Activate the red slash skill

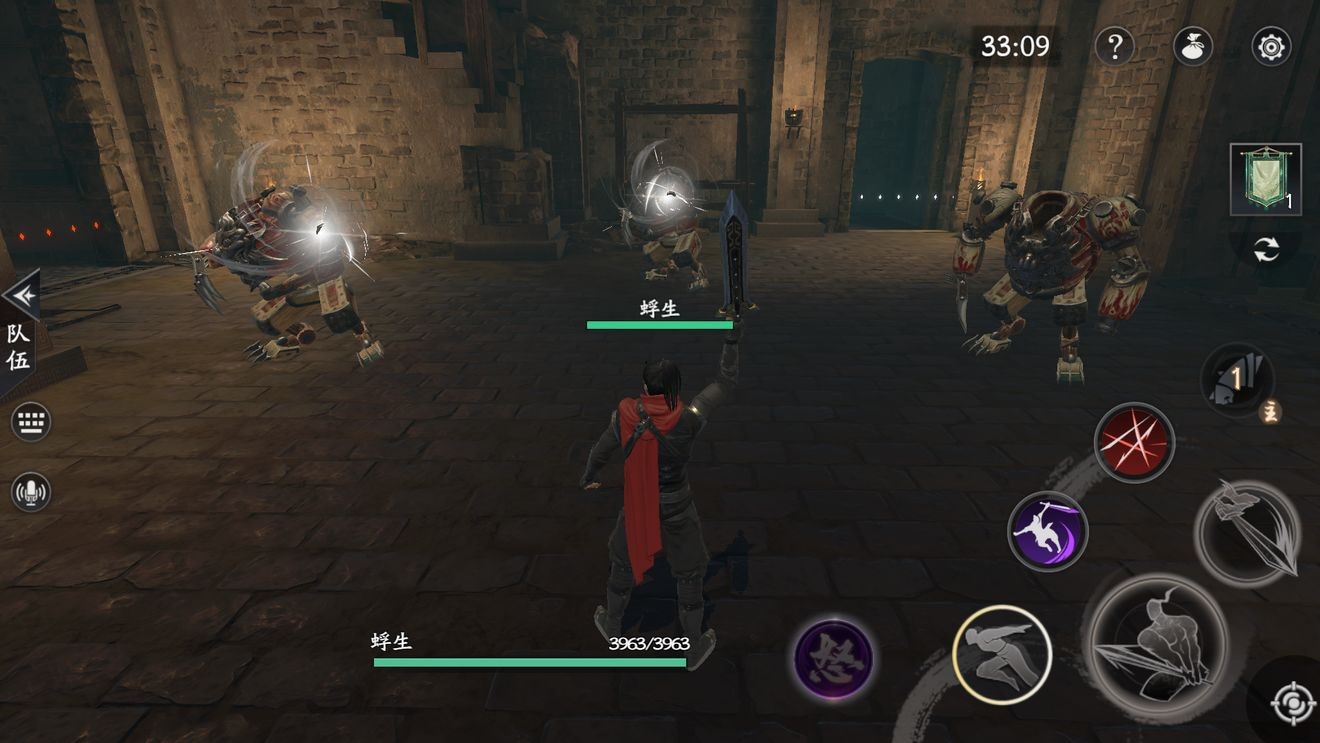[x=1134, y=442]
